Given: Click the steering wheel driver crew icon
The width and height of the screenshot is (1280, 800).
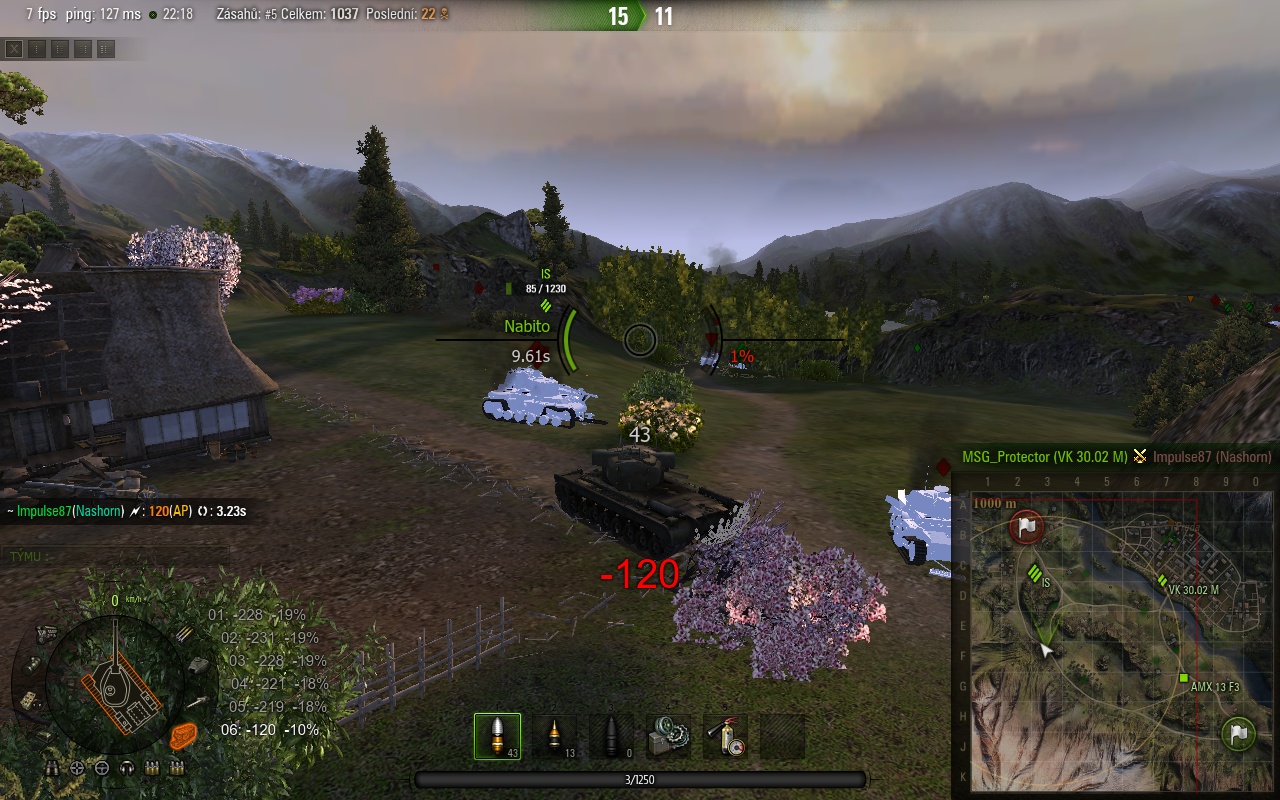Looking at the screenshot, I should [x=102, y=768].
